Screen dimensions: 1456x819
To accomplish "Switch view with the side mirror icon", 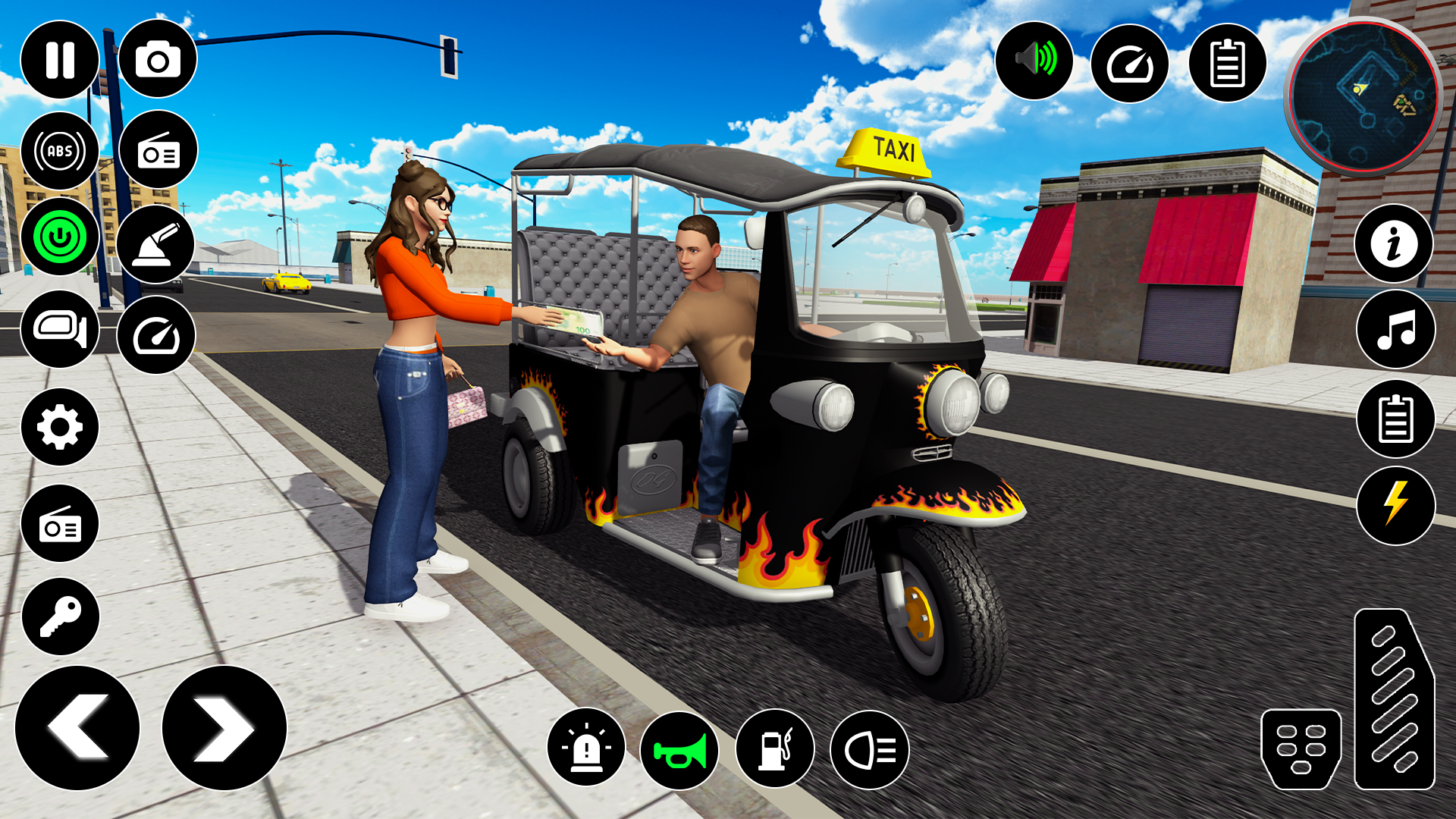I will click(x=60, y=329).
